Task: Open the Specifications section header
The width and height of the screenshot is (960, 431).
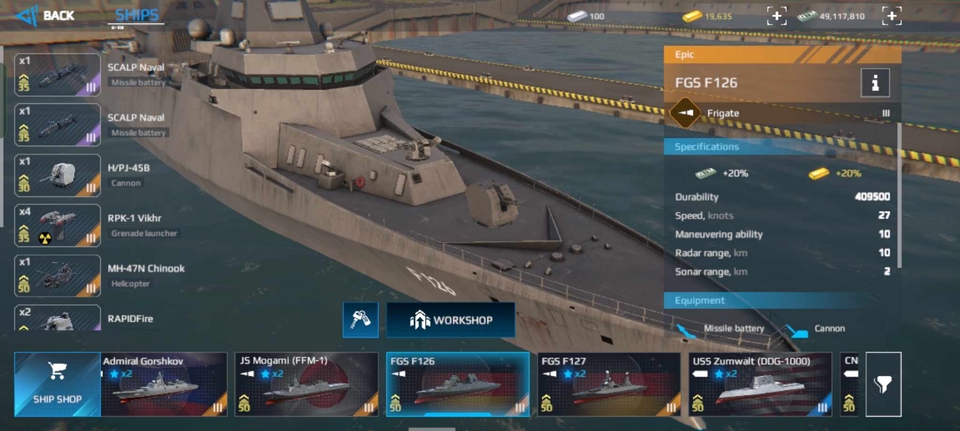Action: [x=780, y=147]
